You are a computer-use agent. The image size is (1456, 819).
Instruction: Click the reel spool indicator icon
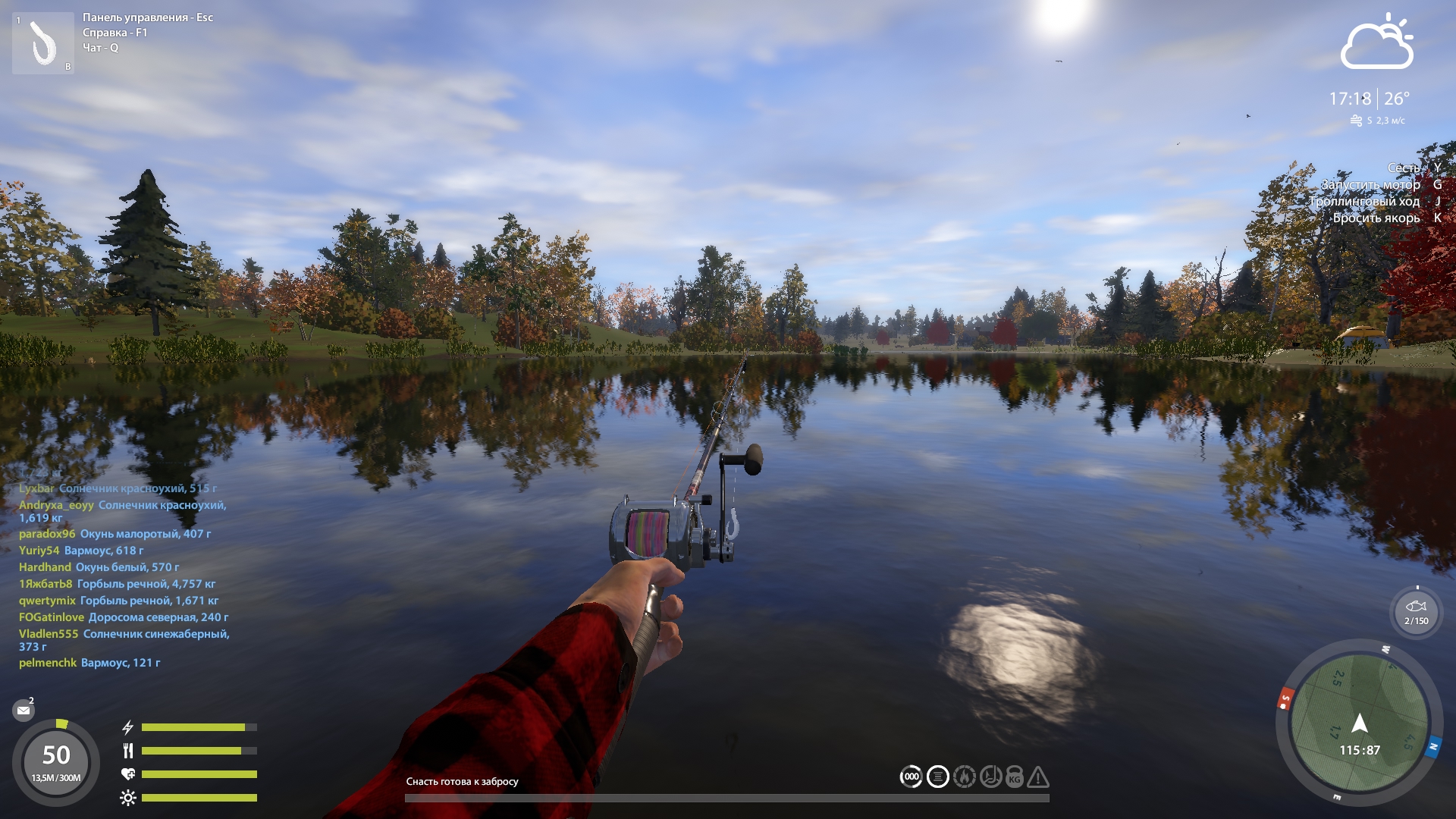pyautogui.click(x=938, y=777)
